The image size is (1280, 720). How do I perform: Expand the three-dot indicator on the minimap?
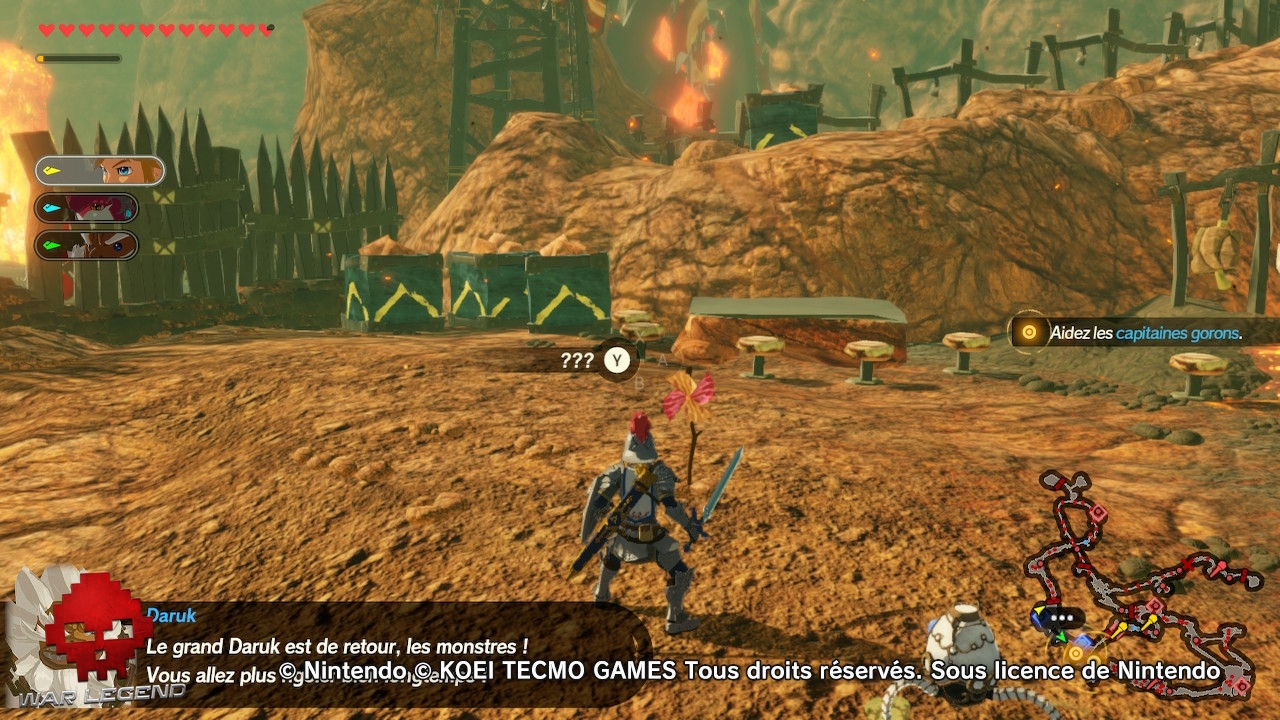pyautogui.click(x=1060, y=617)
